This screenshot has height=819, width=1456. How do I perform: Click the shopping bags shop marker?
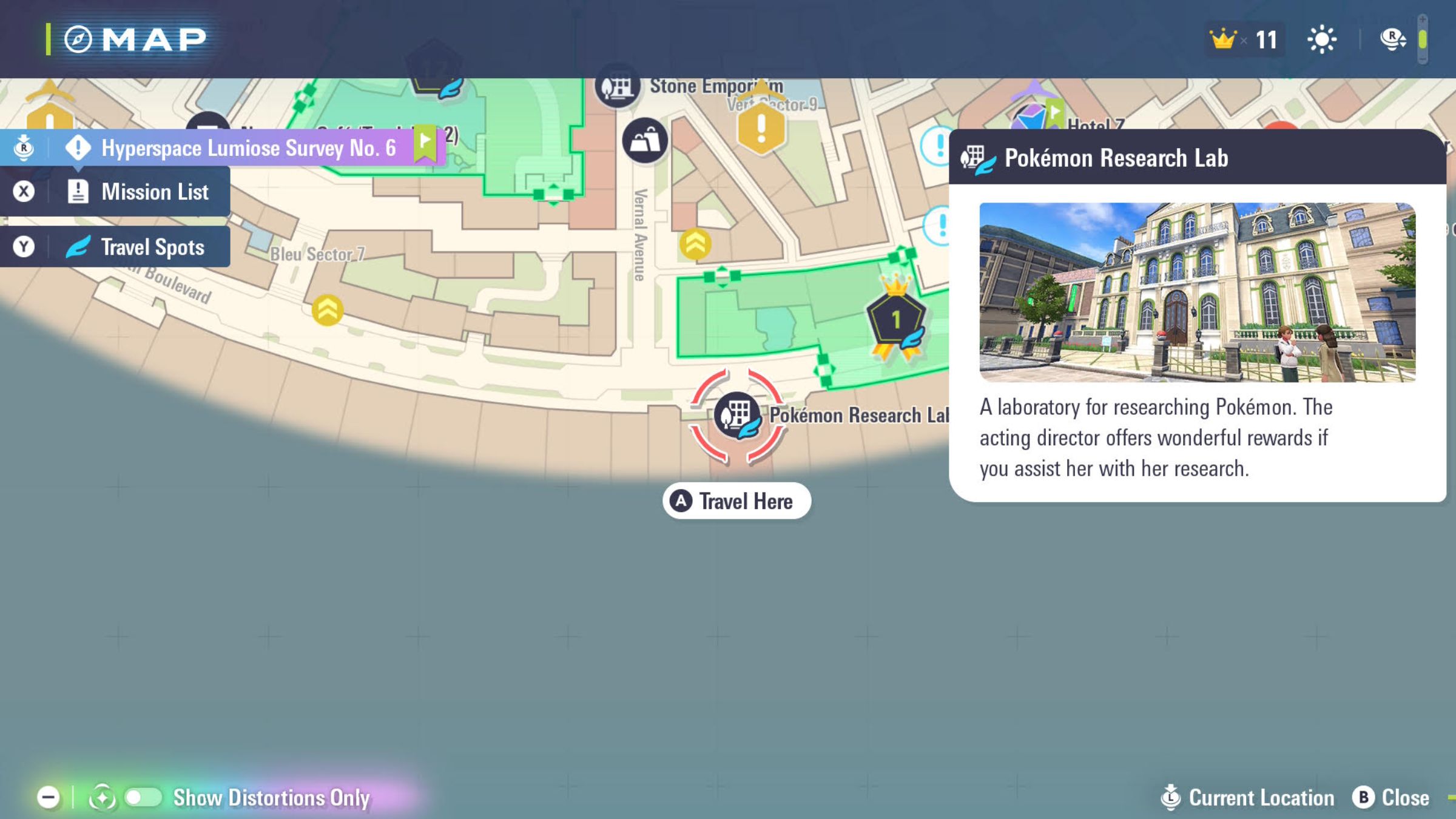click(x=644, y=141)
